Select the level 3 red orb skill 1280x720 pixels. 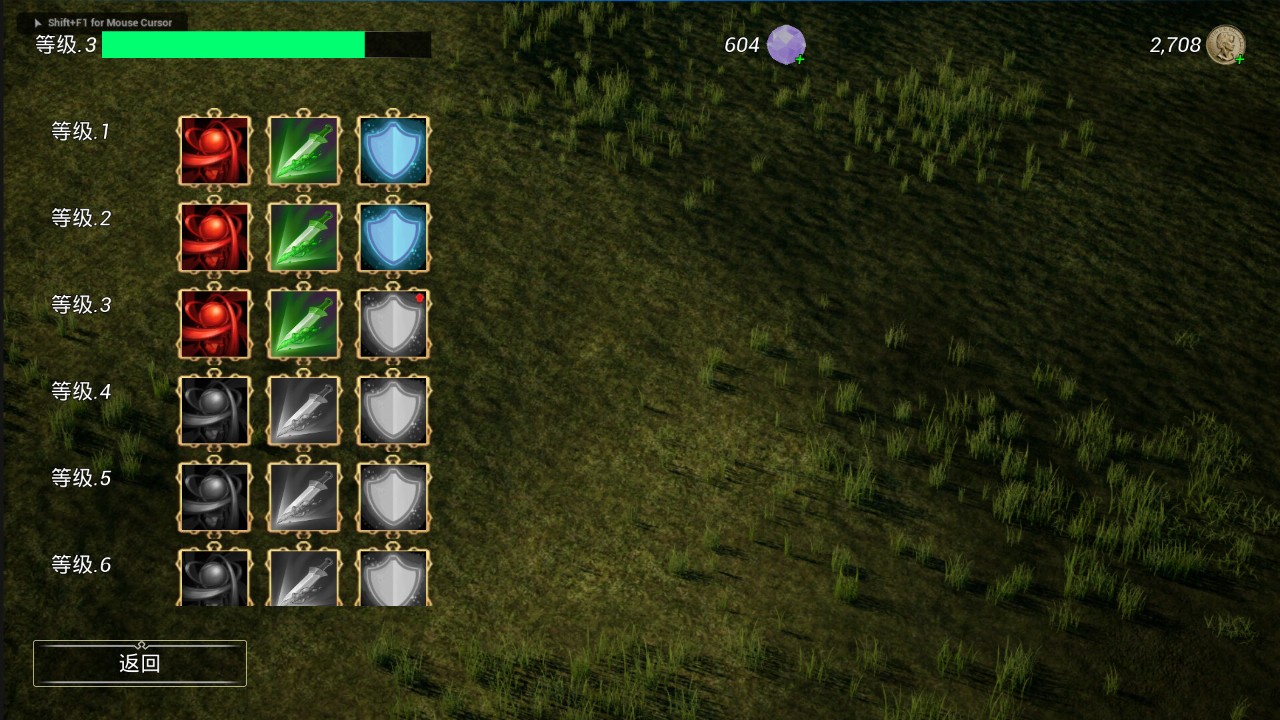(x=214, y=325)
